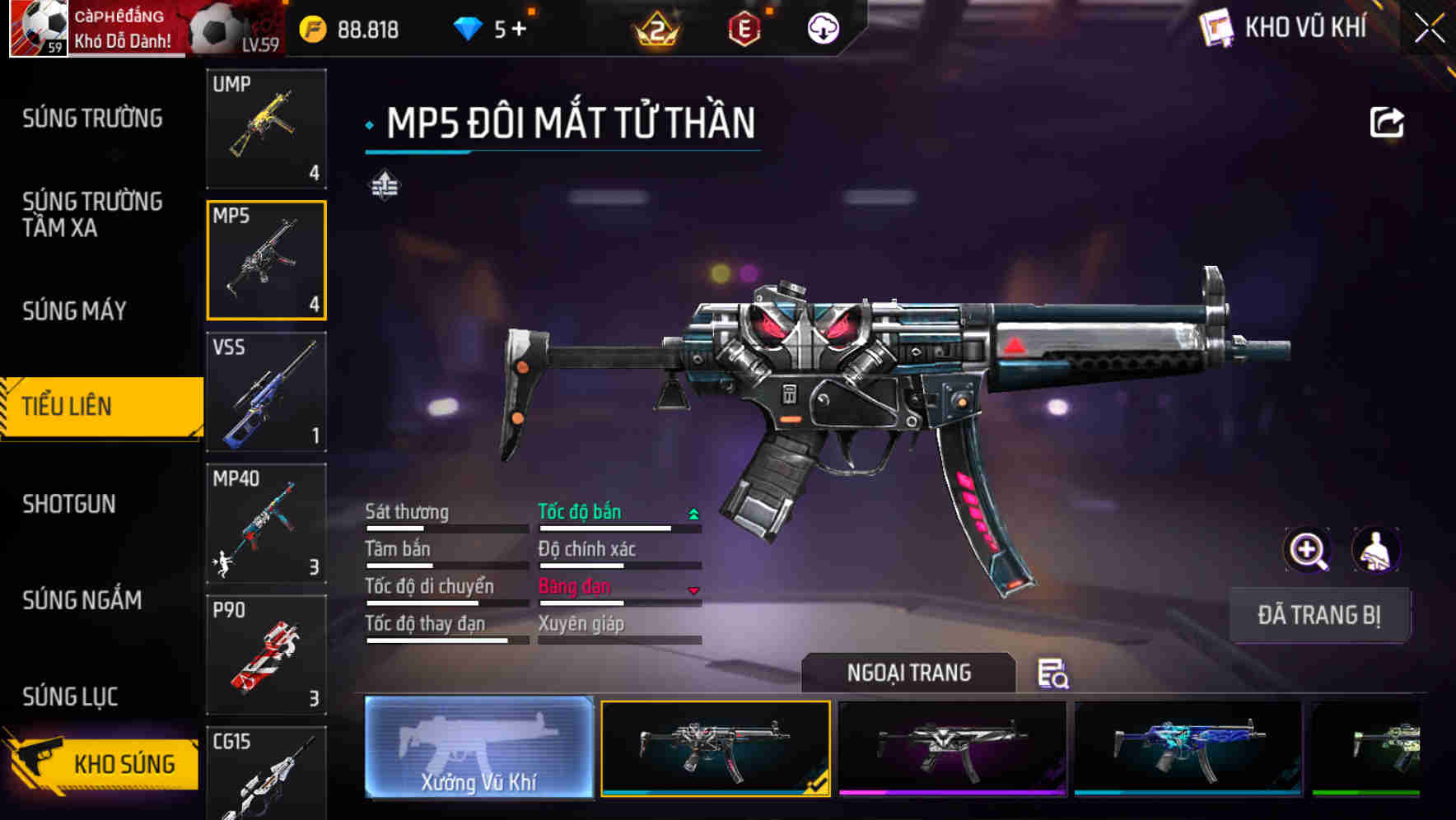
Task: Select the Súng Trường category
Action: point(92,119)
